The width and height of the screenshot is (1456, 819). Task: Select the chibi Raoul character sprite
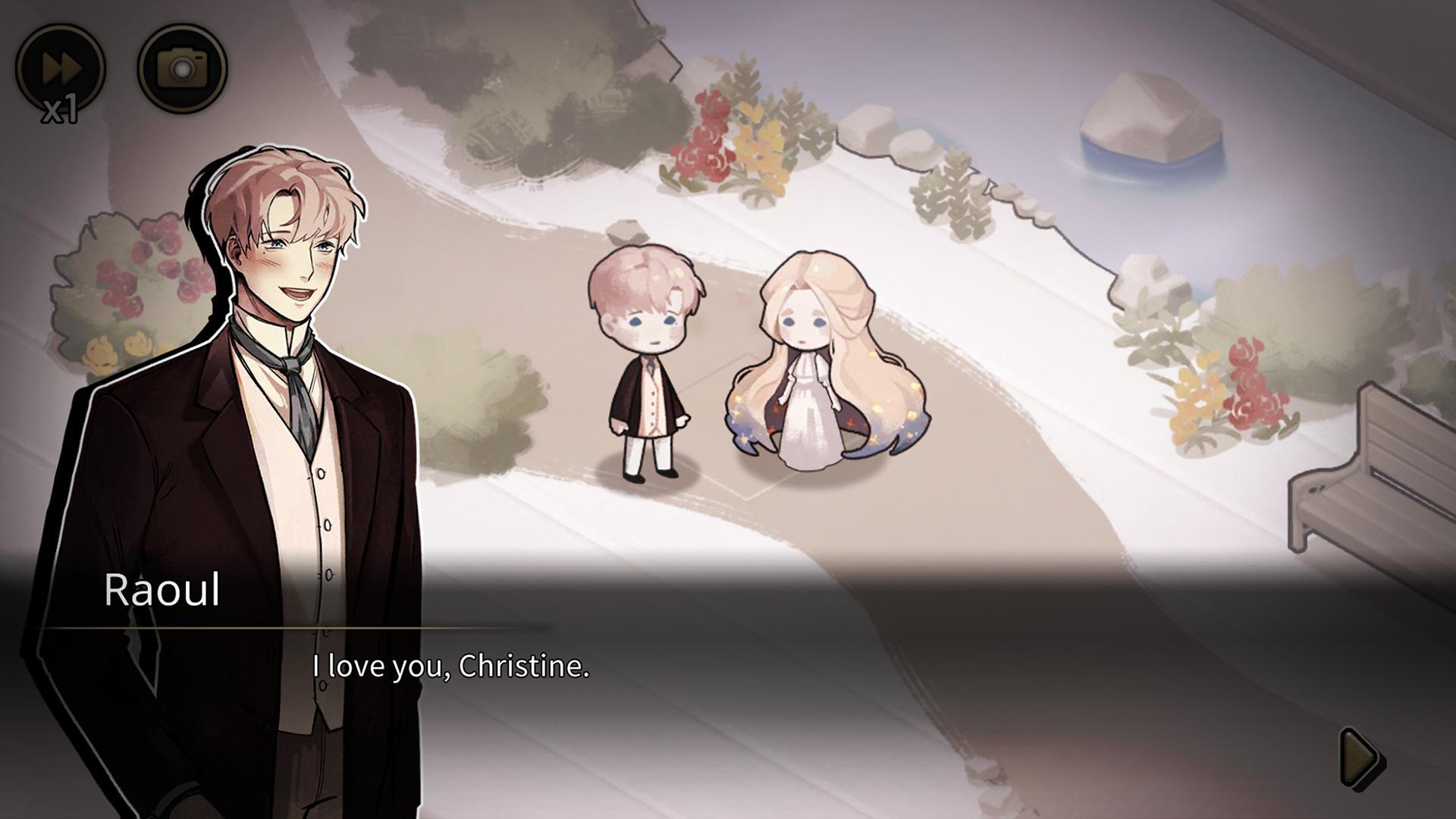[x=648, y=364]
